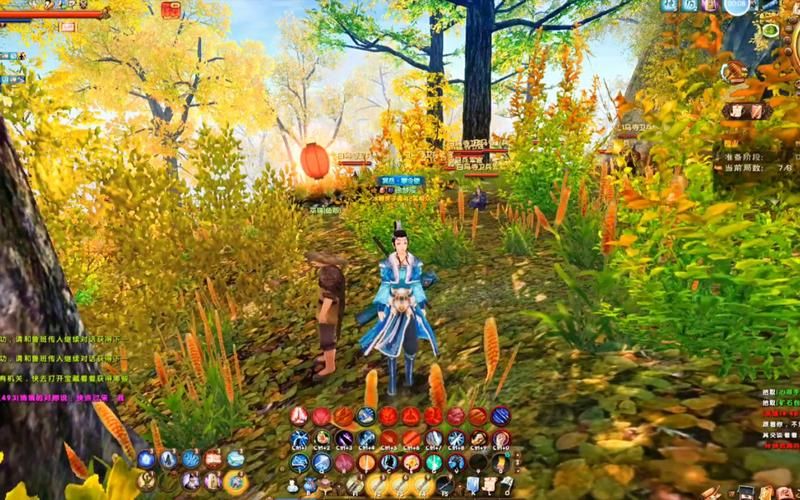Use the blue crystal skill in the left cluster
Screen dimensions: 800x500
(146, 459)
